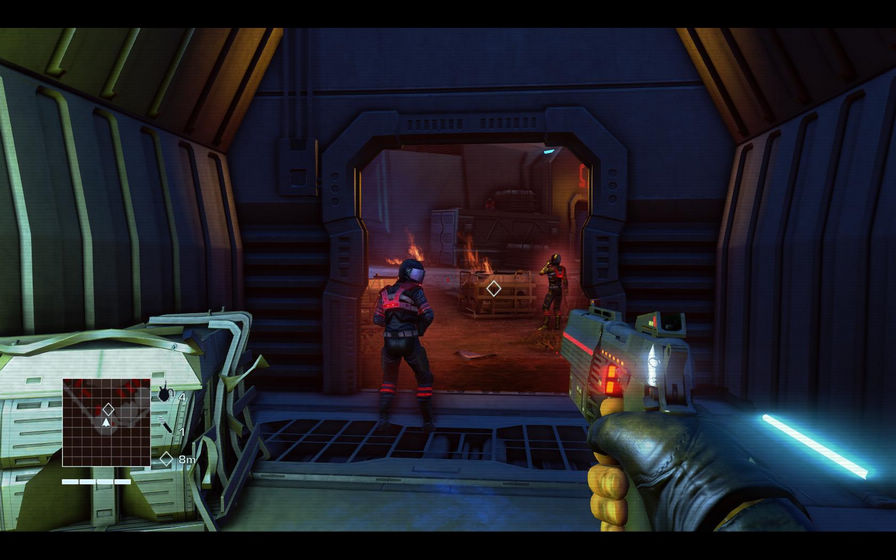Screen dimensions: 896x560
Task: Select the grenade icon
Action: click(164, 395)
